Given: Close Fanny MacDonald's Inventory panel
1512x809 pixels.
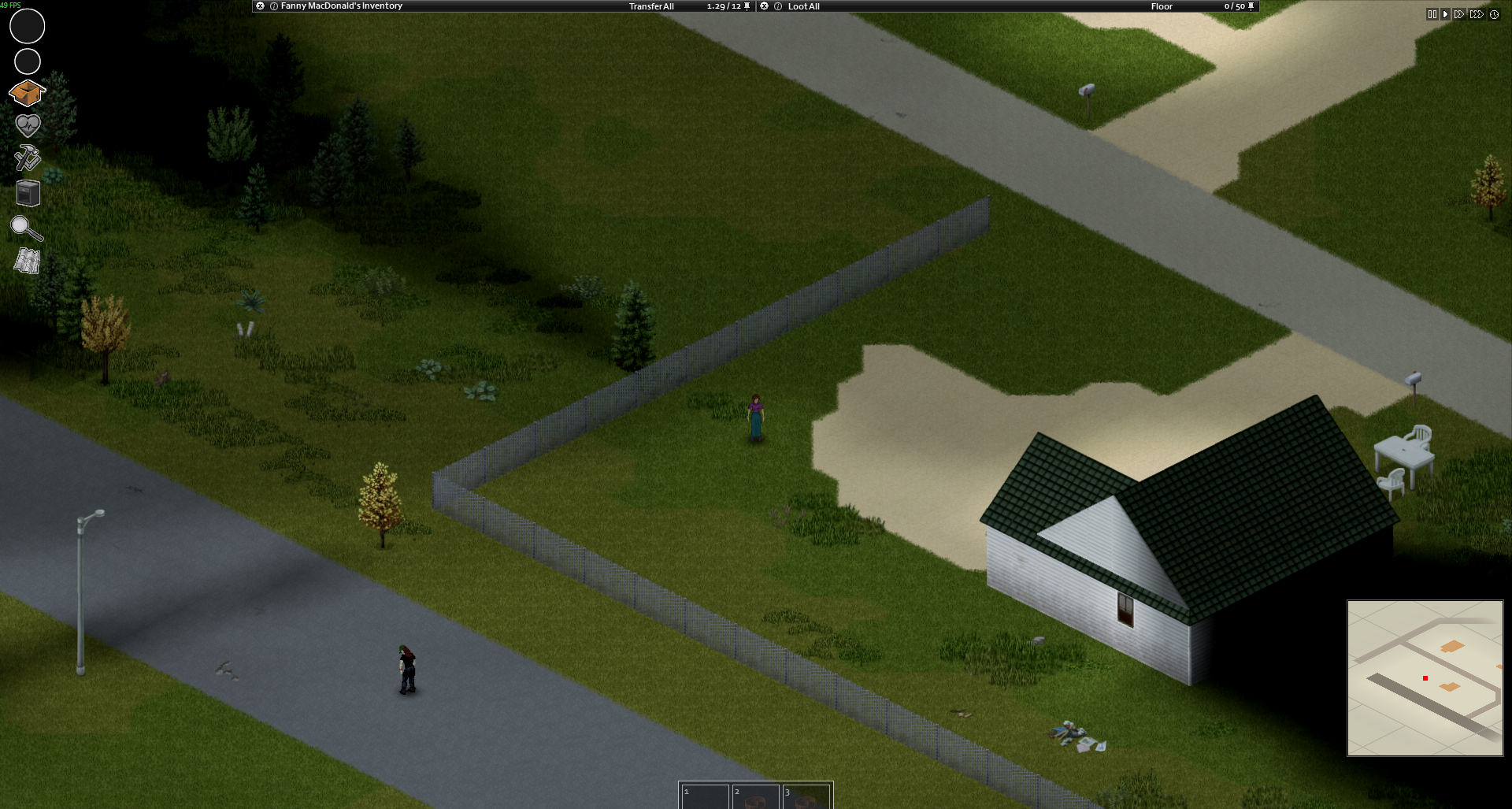Looking at the screenshot, I should [x=260, y=6].
